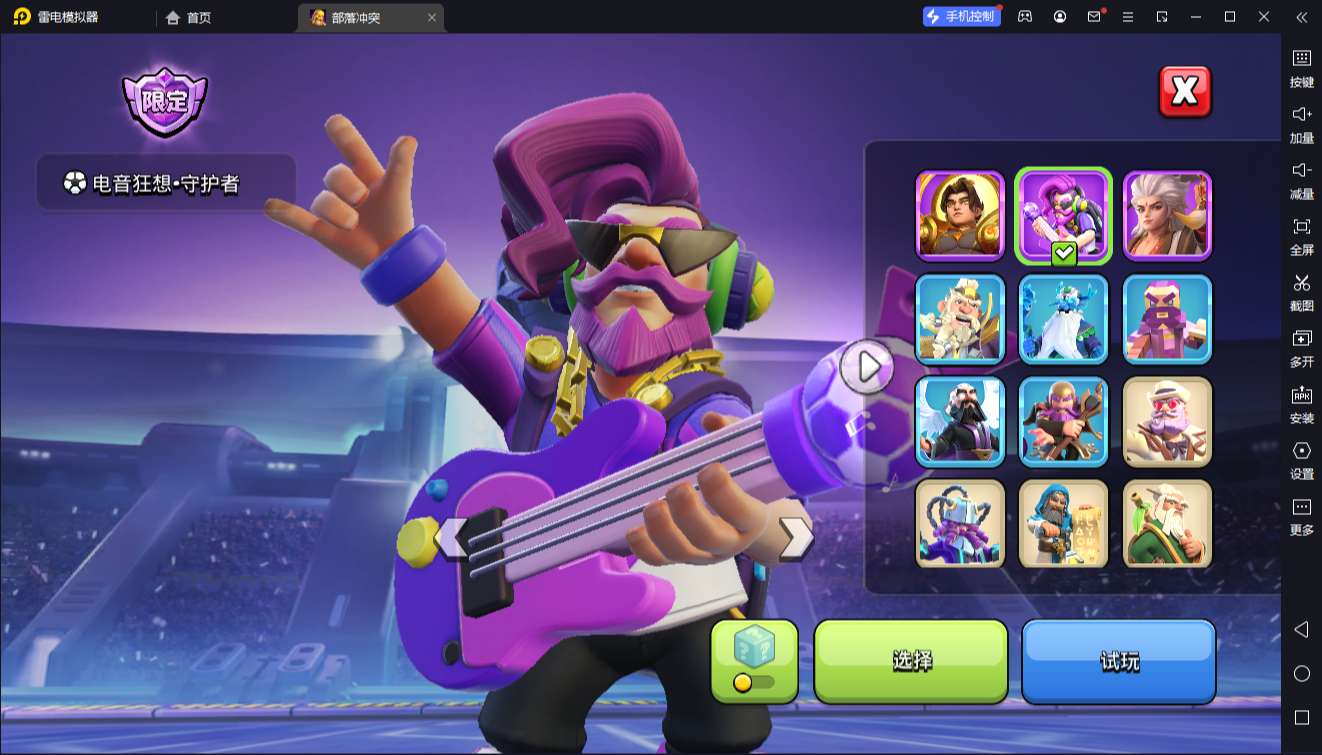The height and width of the screenshot is (755, 1322).
Task: Close the skin preview with the red X
Action: pyautogui.click(x=1184, y=92)
